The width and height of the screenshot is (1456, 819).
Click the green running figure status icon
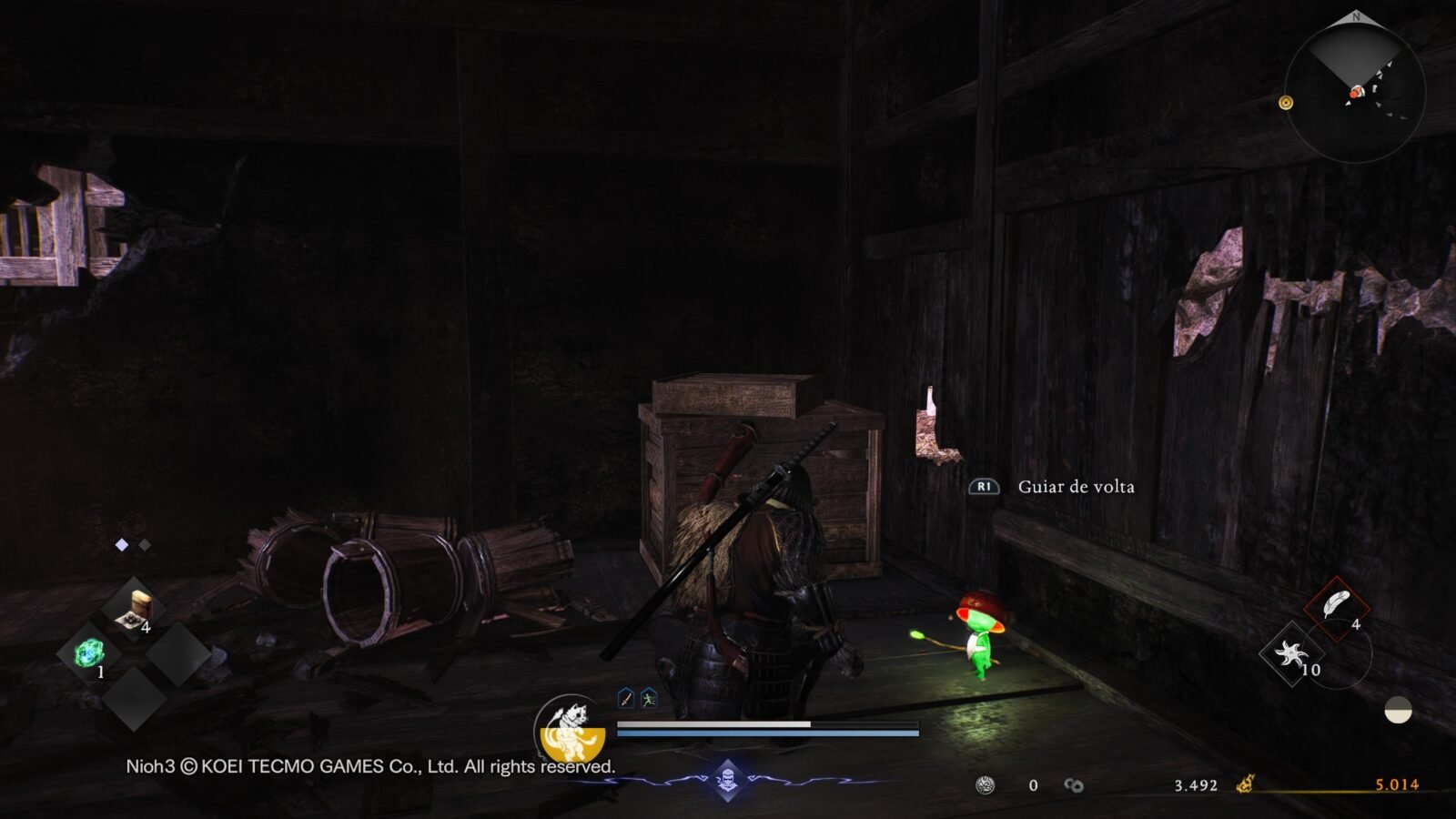[x=648, y=698]
